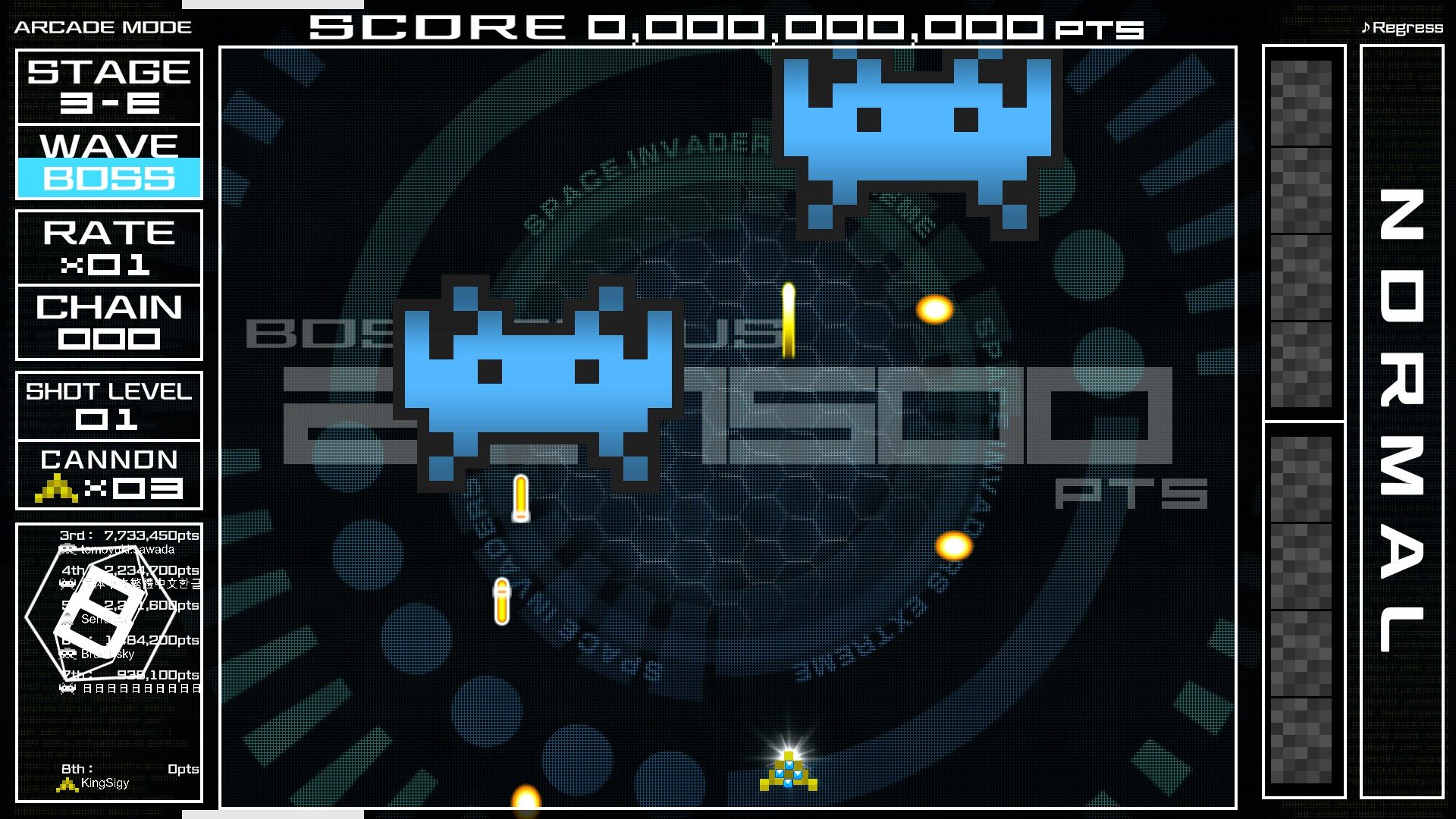Open the STAGE 3-E display
This screenshot has width=1456, height=819.
click(x=108, y=85)
